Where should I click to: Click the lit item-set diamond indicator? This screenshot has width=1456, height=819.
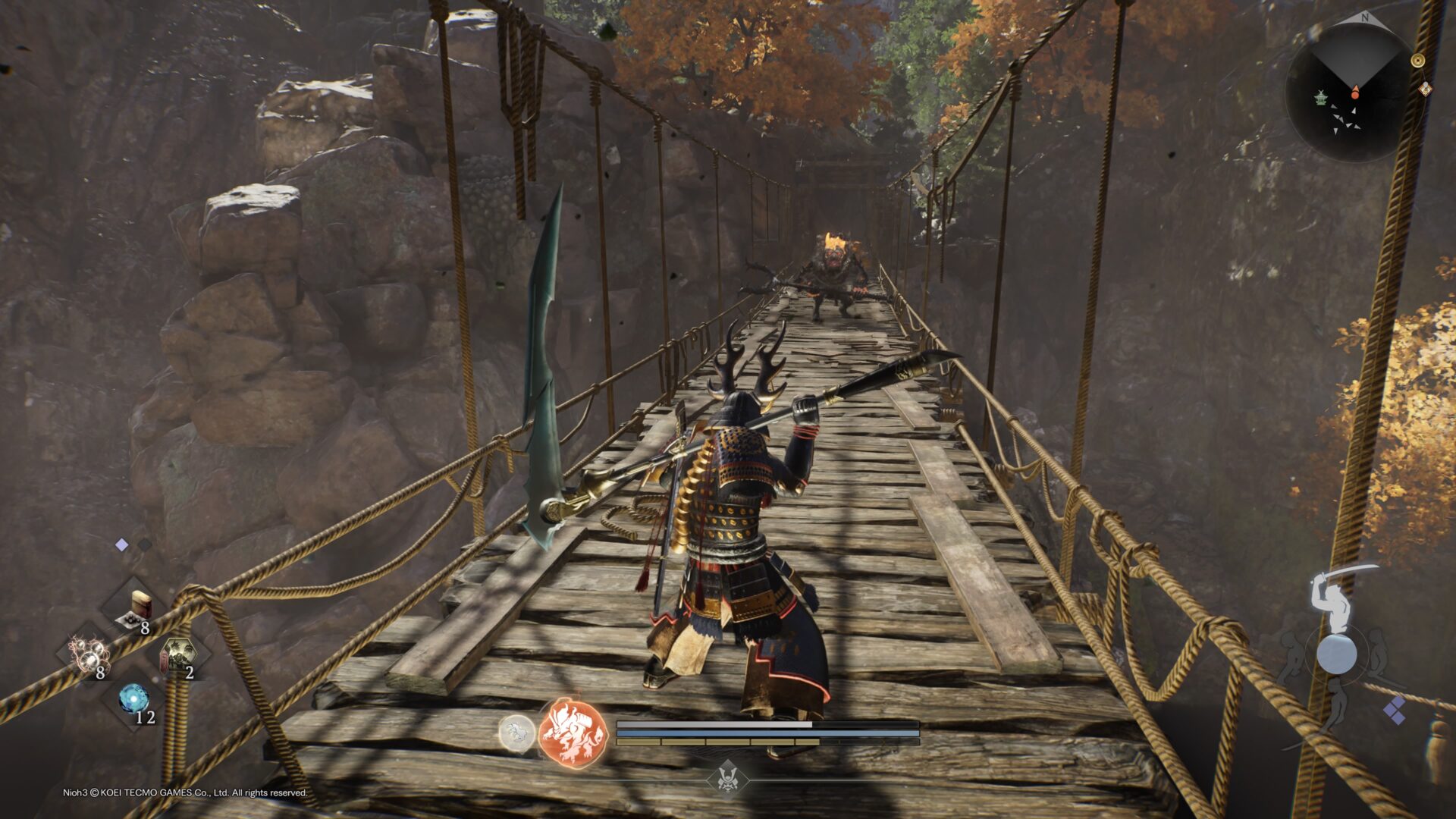click(121, 545)
